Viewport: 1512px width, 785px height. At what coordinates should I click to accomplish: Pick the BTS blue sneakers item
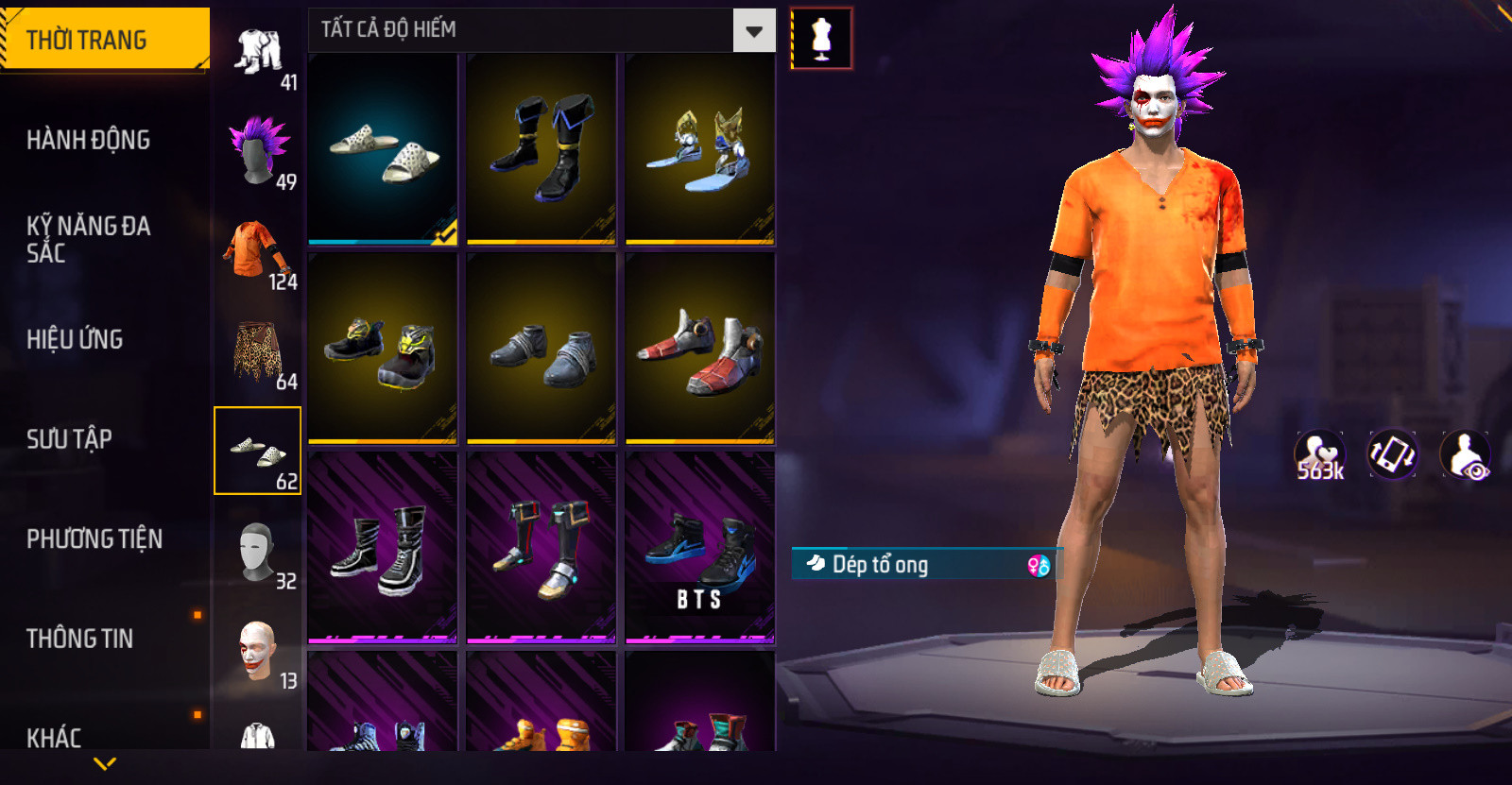(x=700, y=548)
